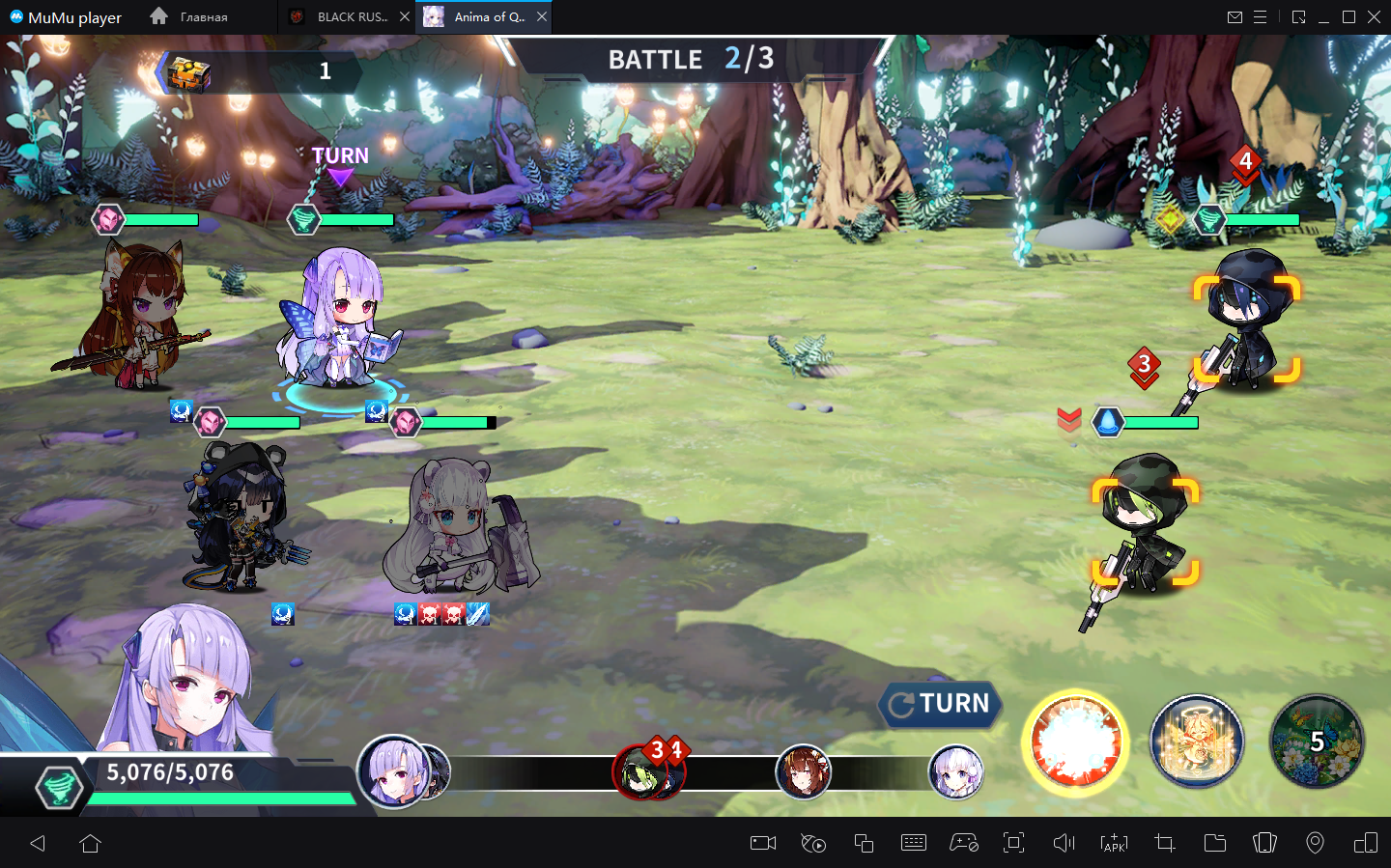Close the Anima of Q emulator tab

(x=542, y=17)
